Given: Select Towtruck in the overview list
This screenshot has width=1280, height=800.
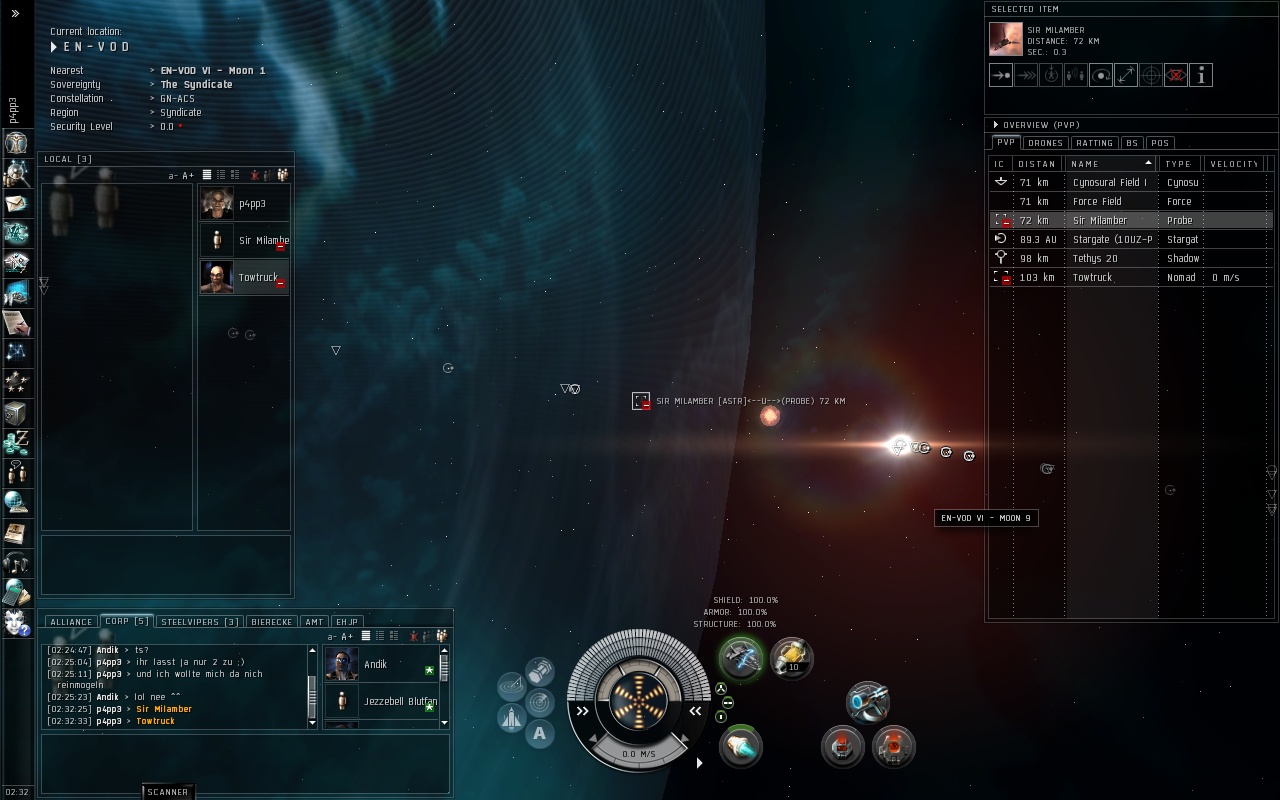Looking at the screenshot, I should 1092,277.
